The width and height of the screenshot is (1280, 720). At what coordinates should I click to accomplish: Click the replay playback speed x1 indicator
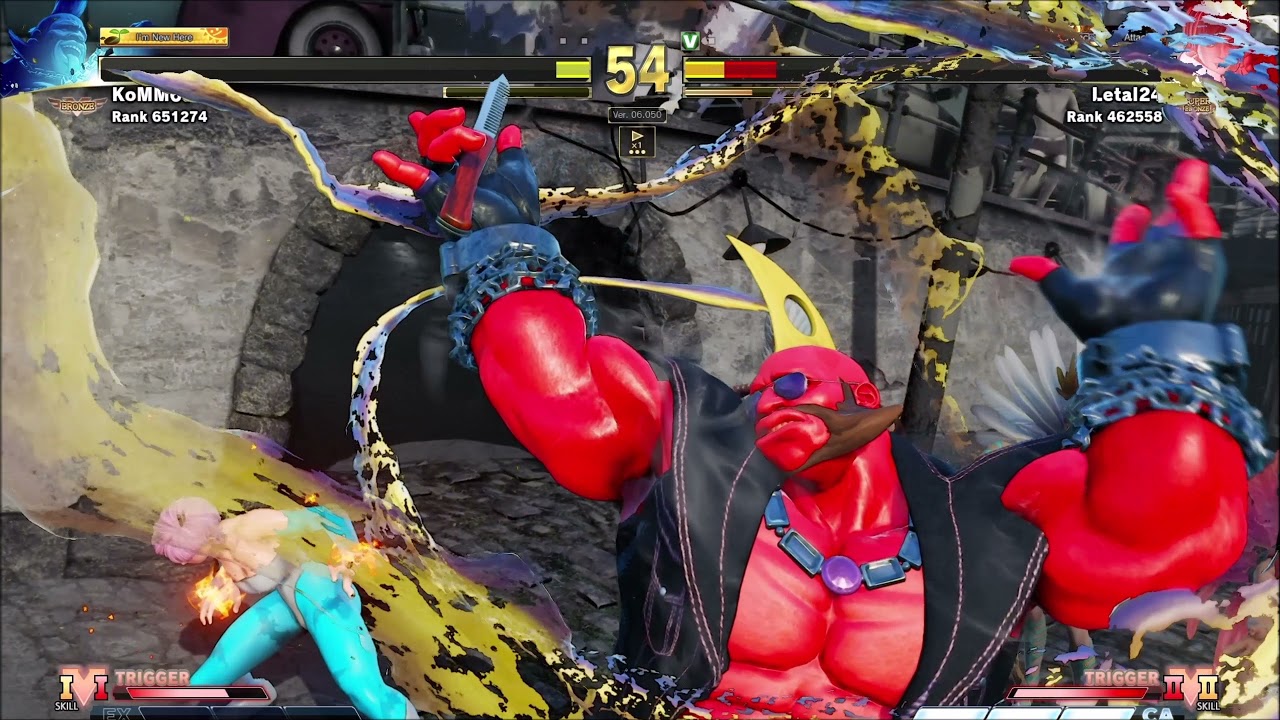coord(637,142)
